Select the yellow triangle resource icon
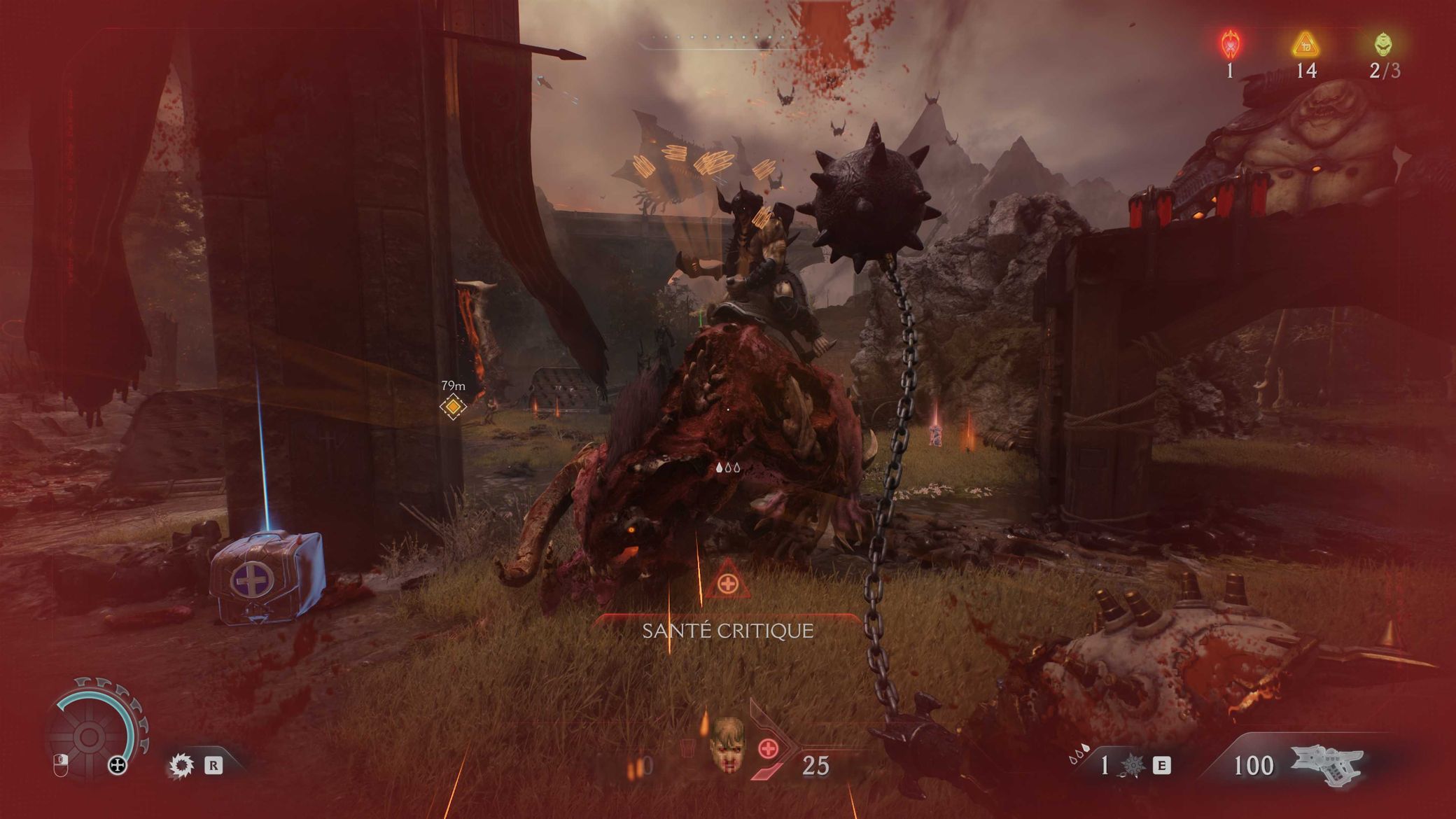 point(1305,45)
